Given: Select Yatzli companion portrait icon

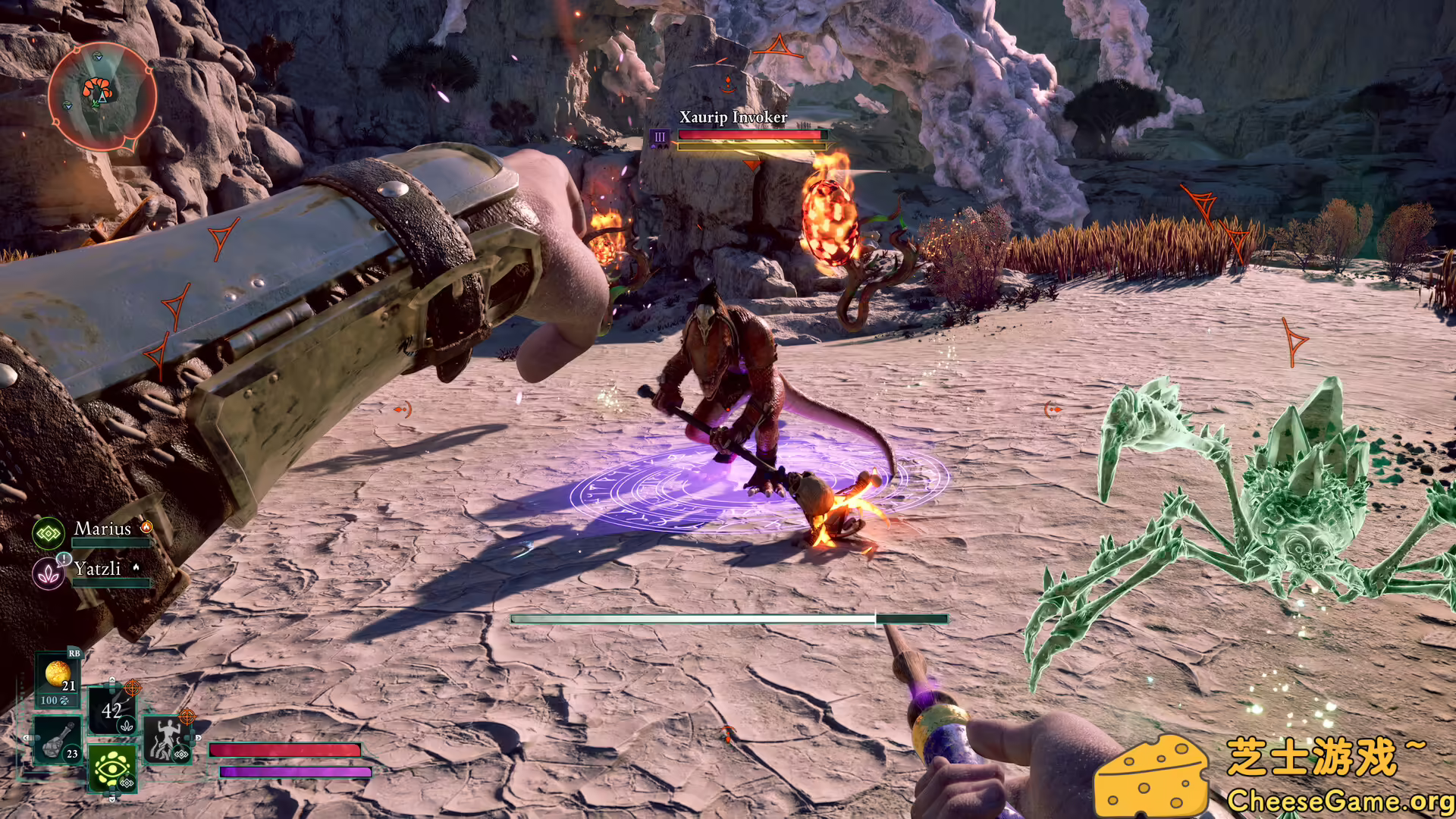Looking at the screenshot, I should [x=49, y=573].
